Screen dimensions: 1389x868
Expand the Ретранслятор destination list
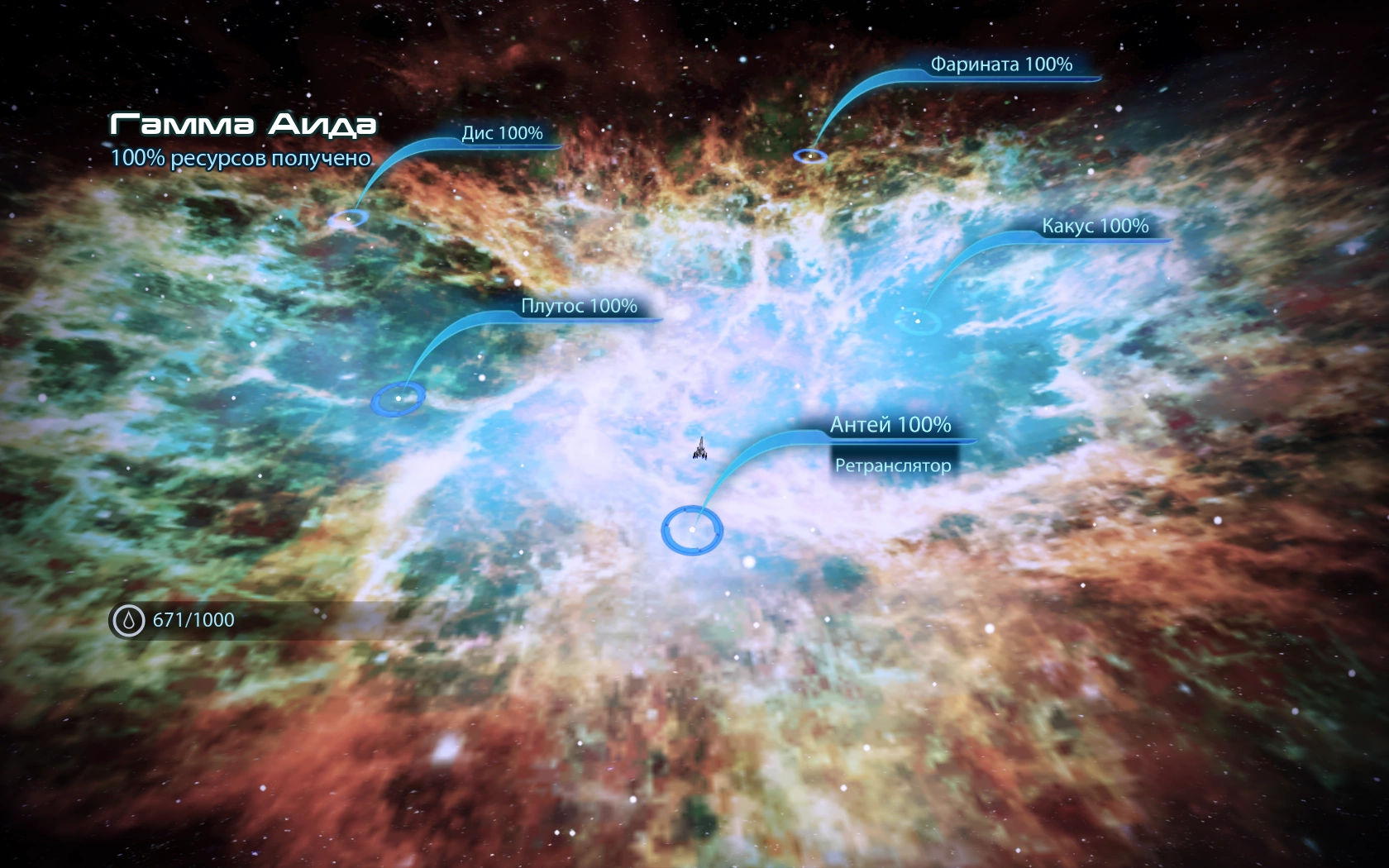(x=894, y=465)
